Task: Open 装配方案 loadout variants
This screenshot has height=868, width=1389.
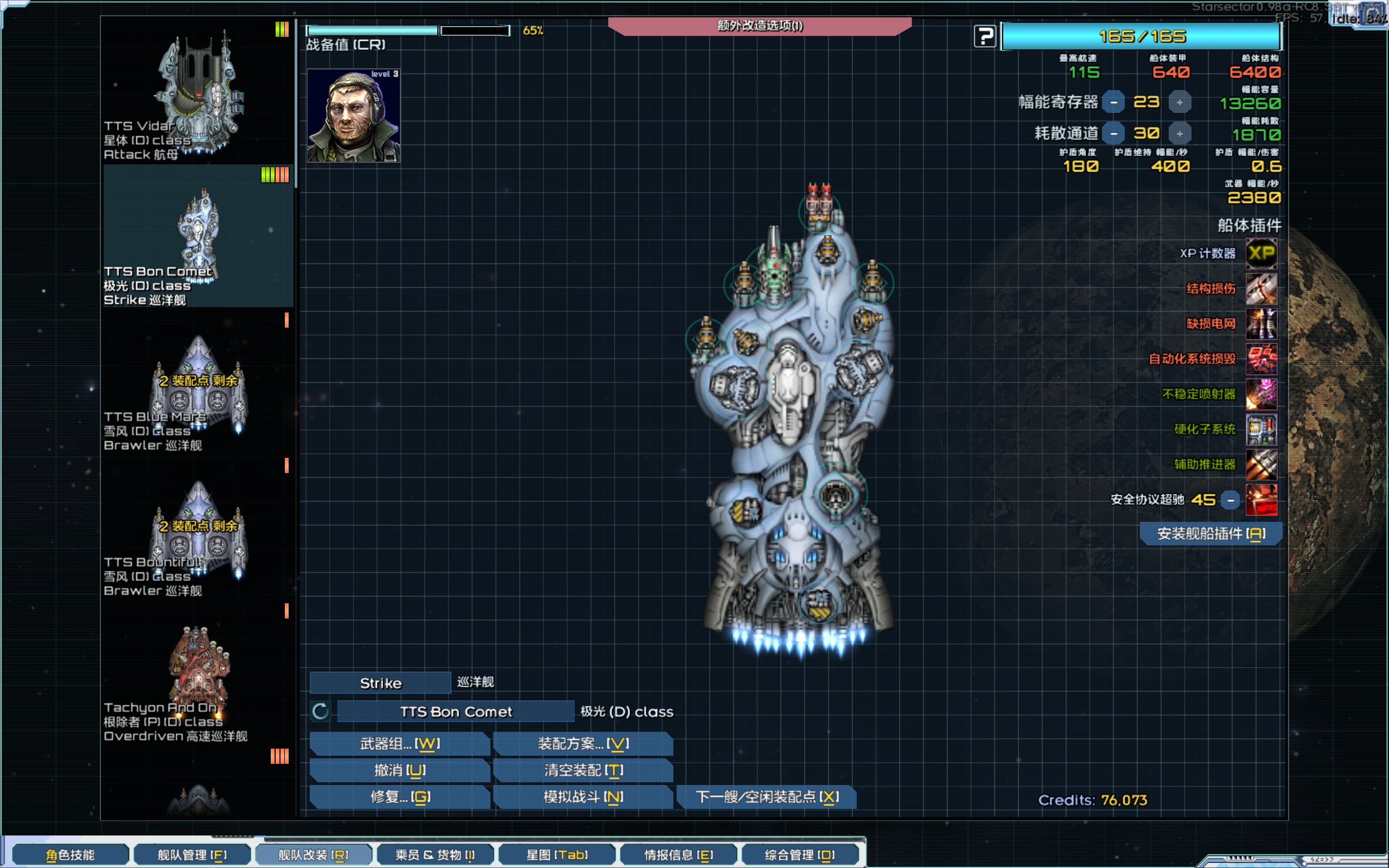Action: [x=583, y=743]
